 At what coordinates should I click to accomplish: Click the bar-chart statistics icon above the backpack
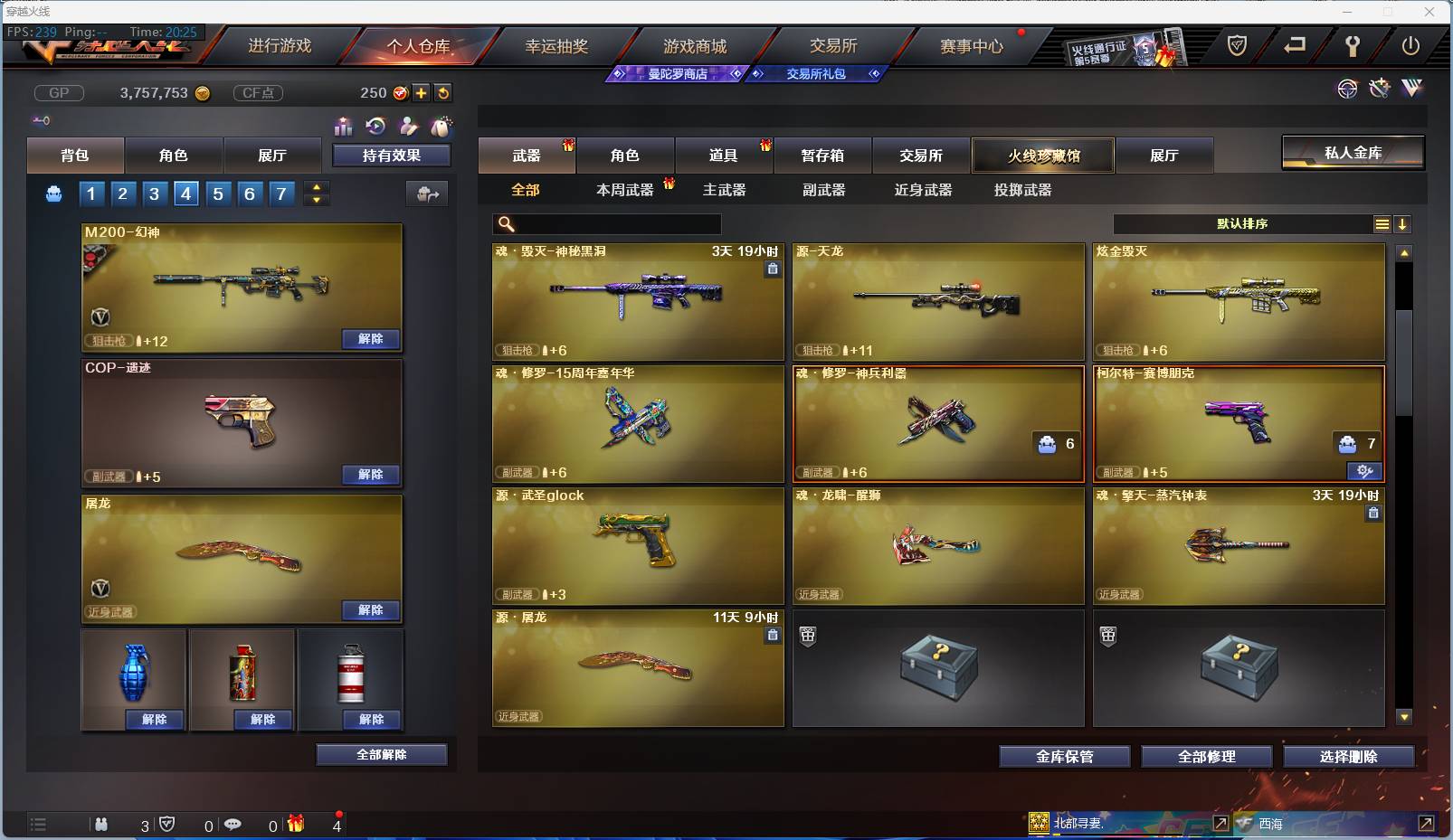[344, 127]
